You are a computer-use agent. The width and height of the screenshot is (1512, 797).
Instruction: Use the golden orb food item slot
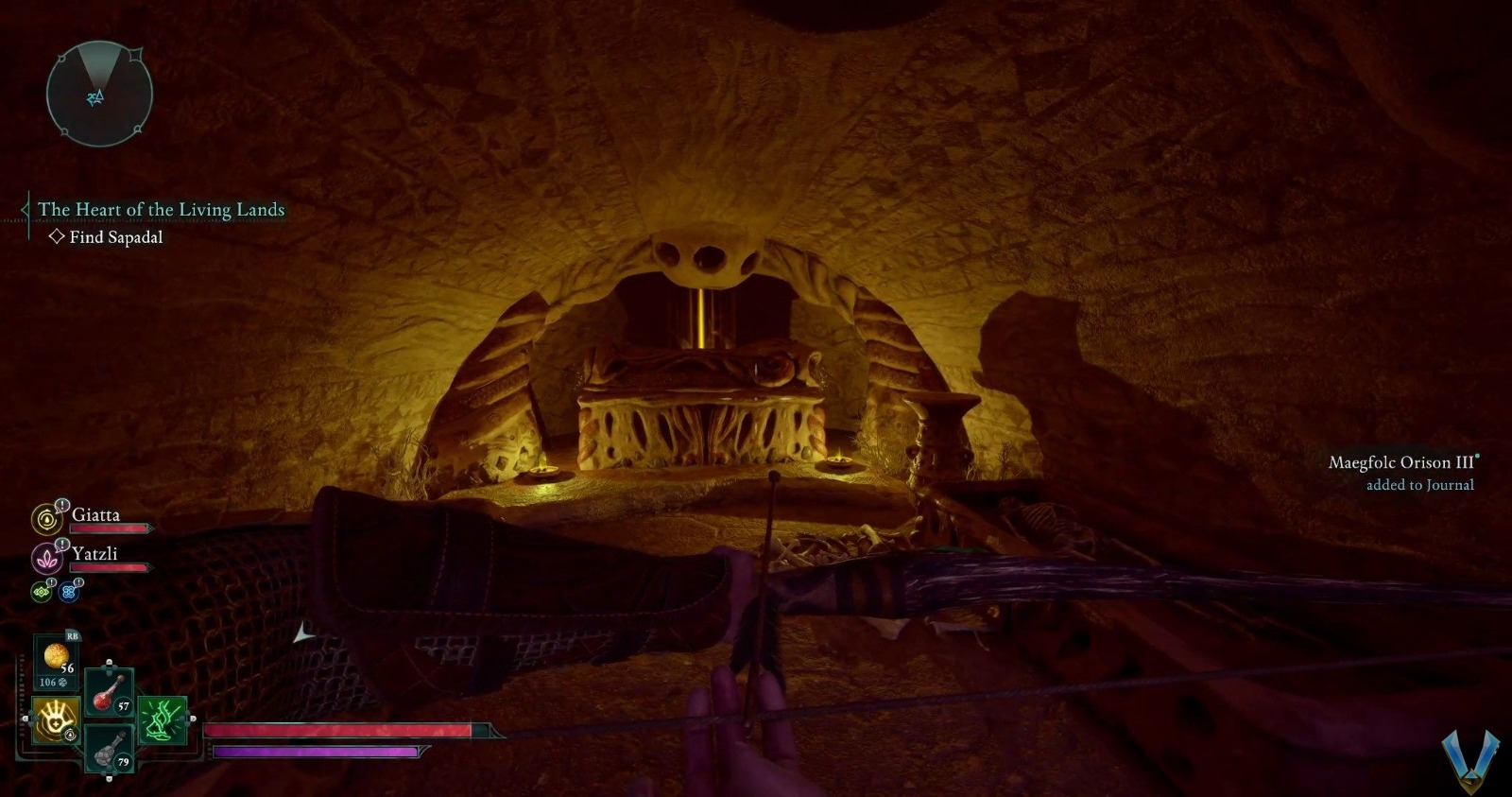click(56, 657)
